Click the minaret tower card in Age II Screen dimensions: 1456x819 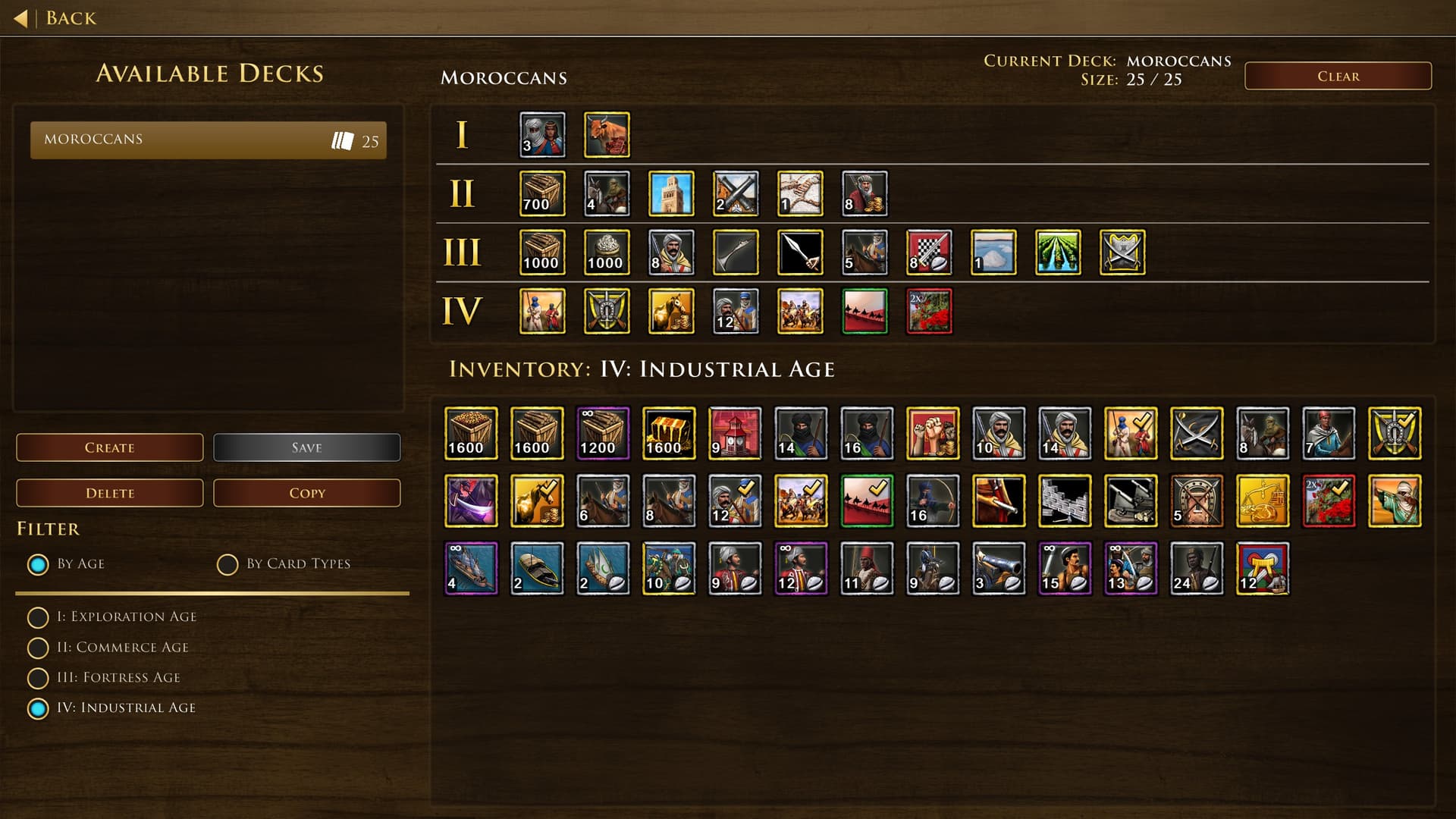pos(671,193)
